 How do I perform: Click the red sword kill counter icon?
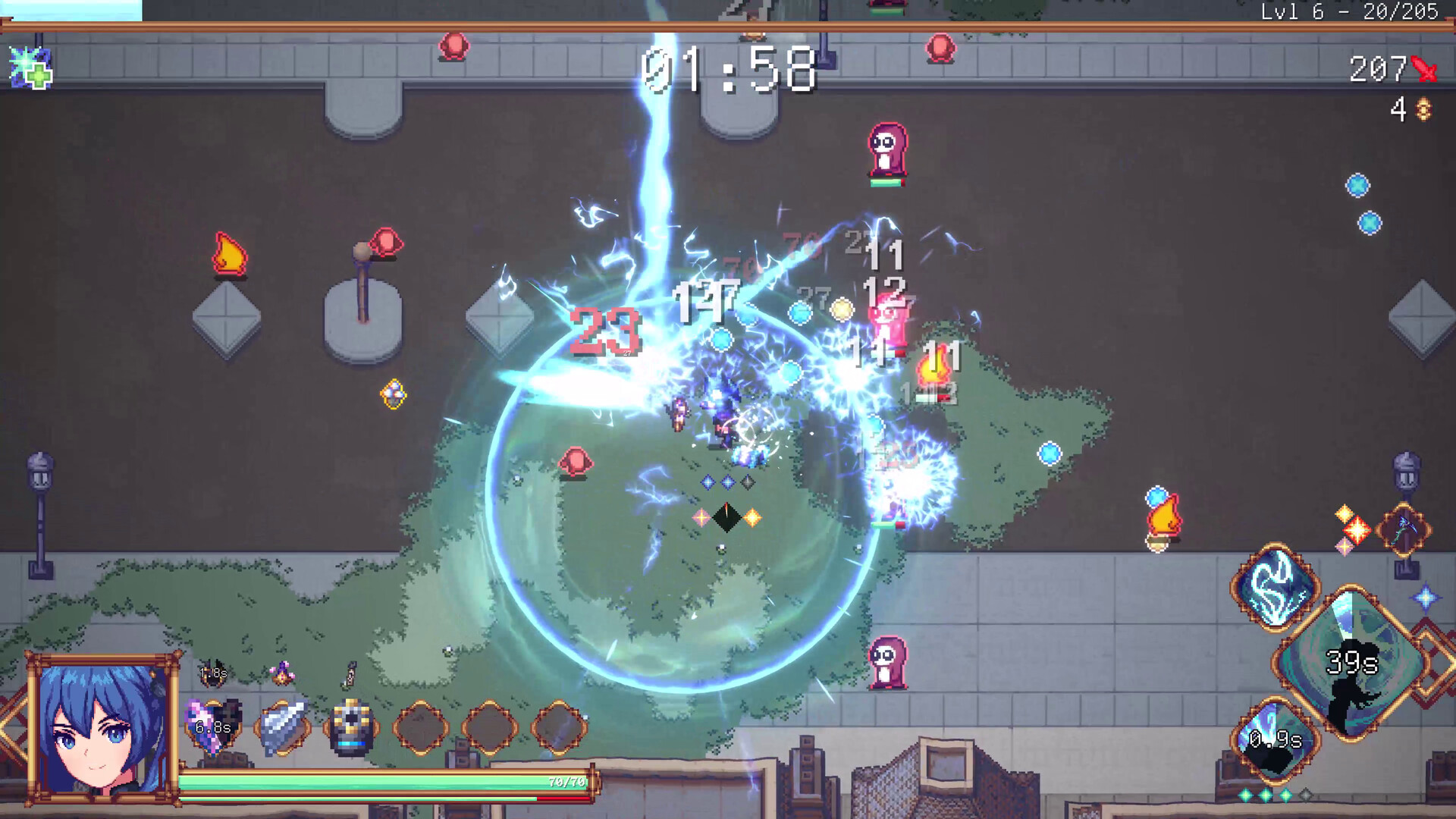(1425, 69)
